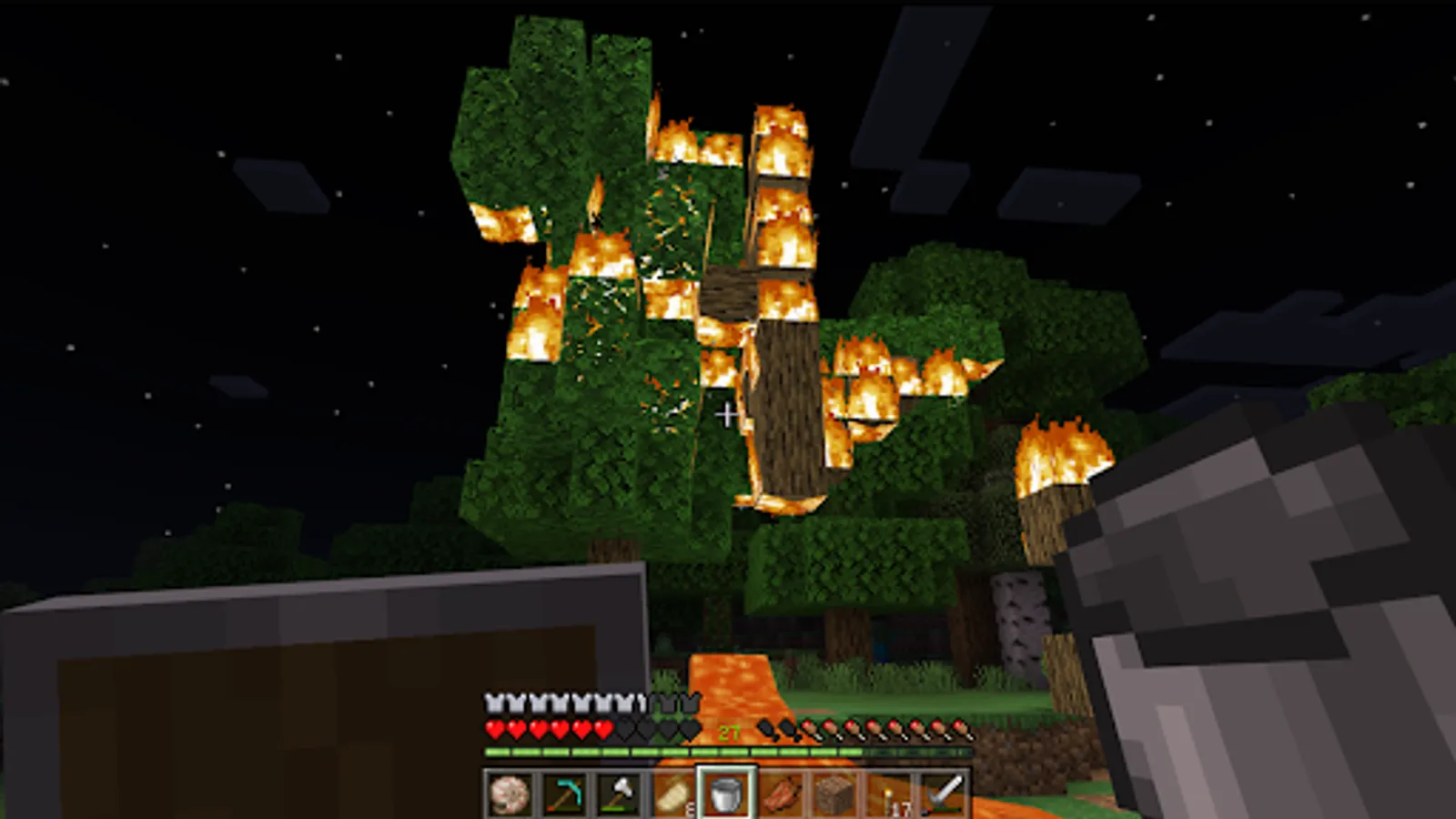Click the rightmost drumstick in the hunger bar
Screen dimensions: 1456x819
click(x=960, y=728)
